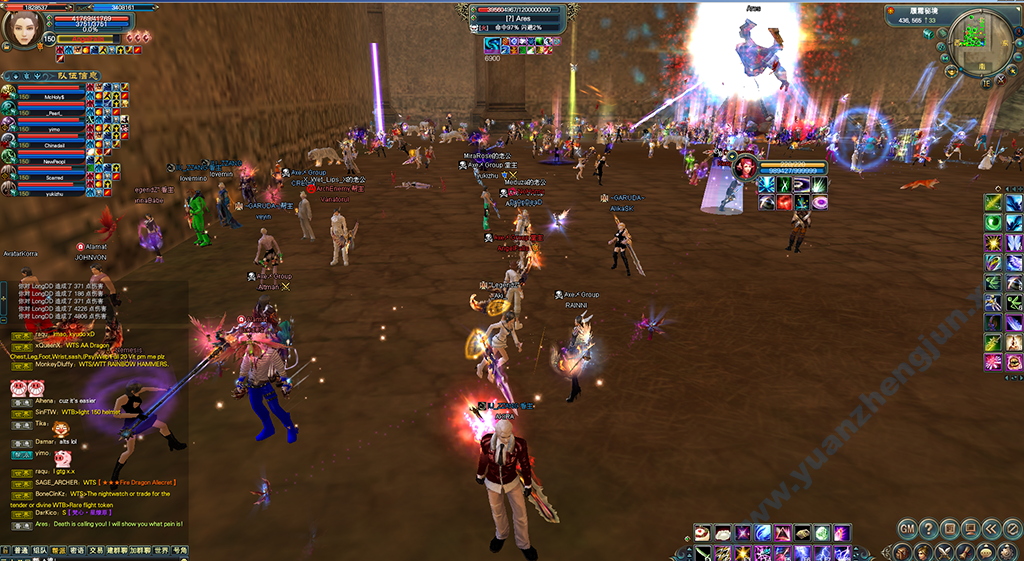This screenshot has height=561, width=1024.
Task: Switch to the 交易 trade chat tab
Action: 96,551
